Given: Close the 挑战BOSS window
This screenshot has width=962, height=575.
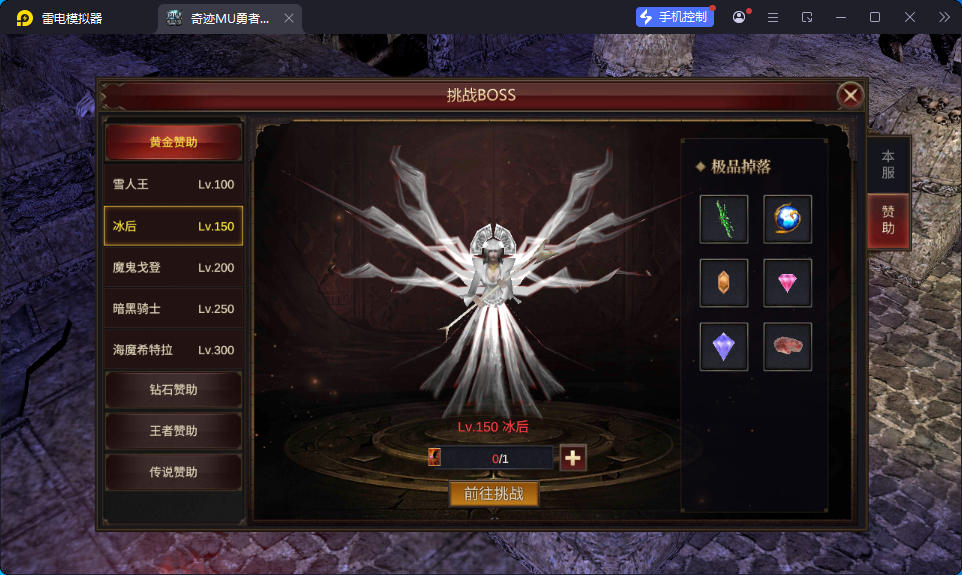Looking at the screenshot, I should click(x=850, y=95).
